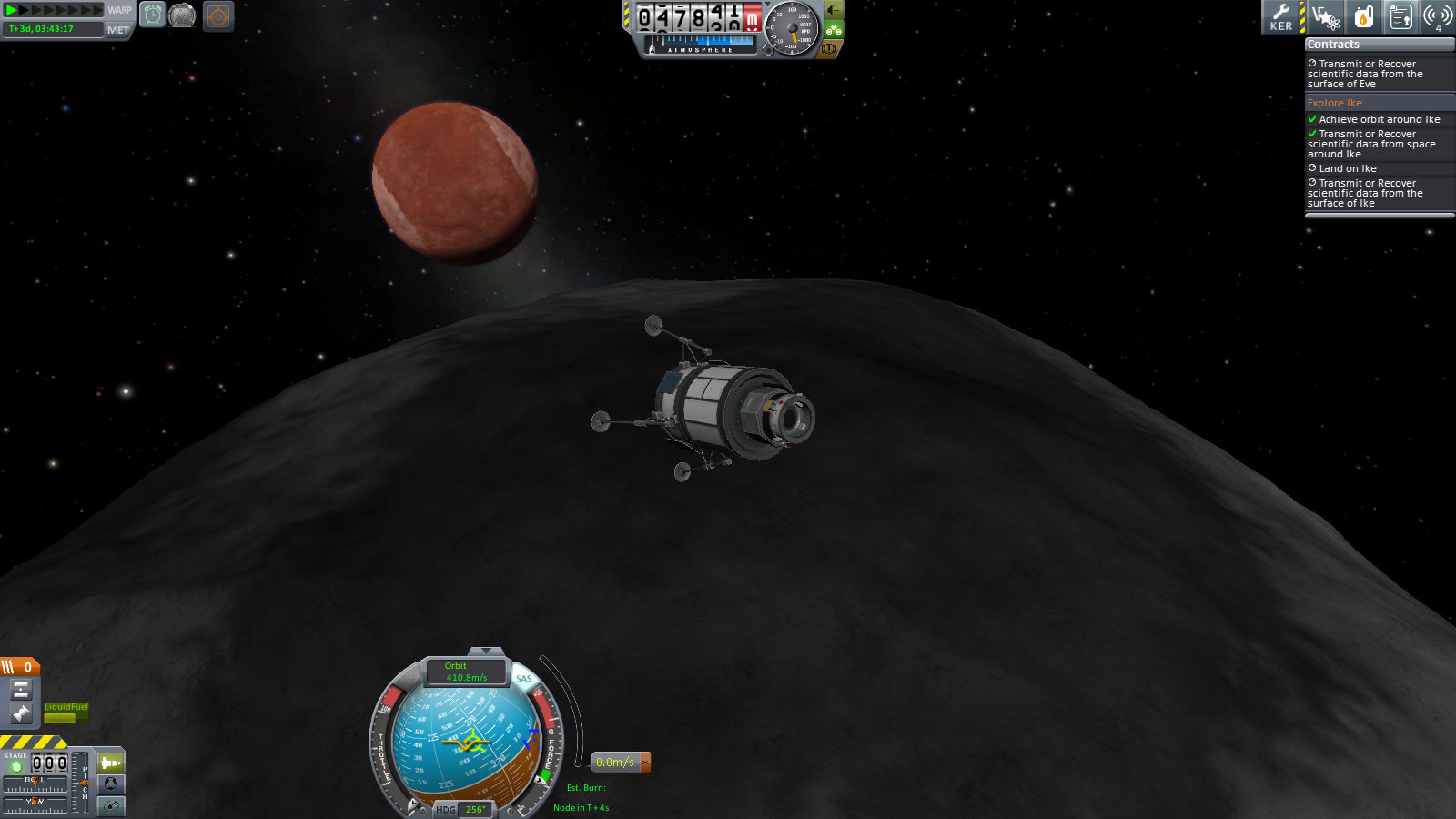The width and height of the screenshot is (1456, 819).
Task: Toggle the brakes button below the altimeter
Action: tap(829, 49)
